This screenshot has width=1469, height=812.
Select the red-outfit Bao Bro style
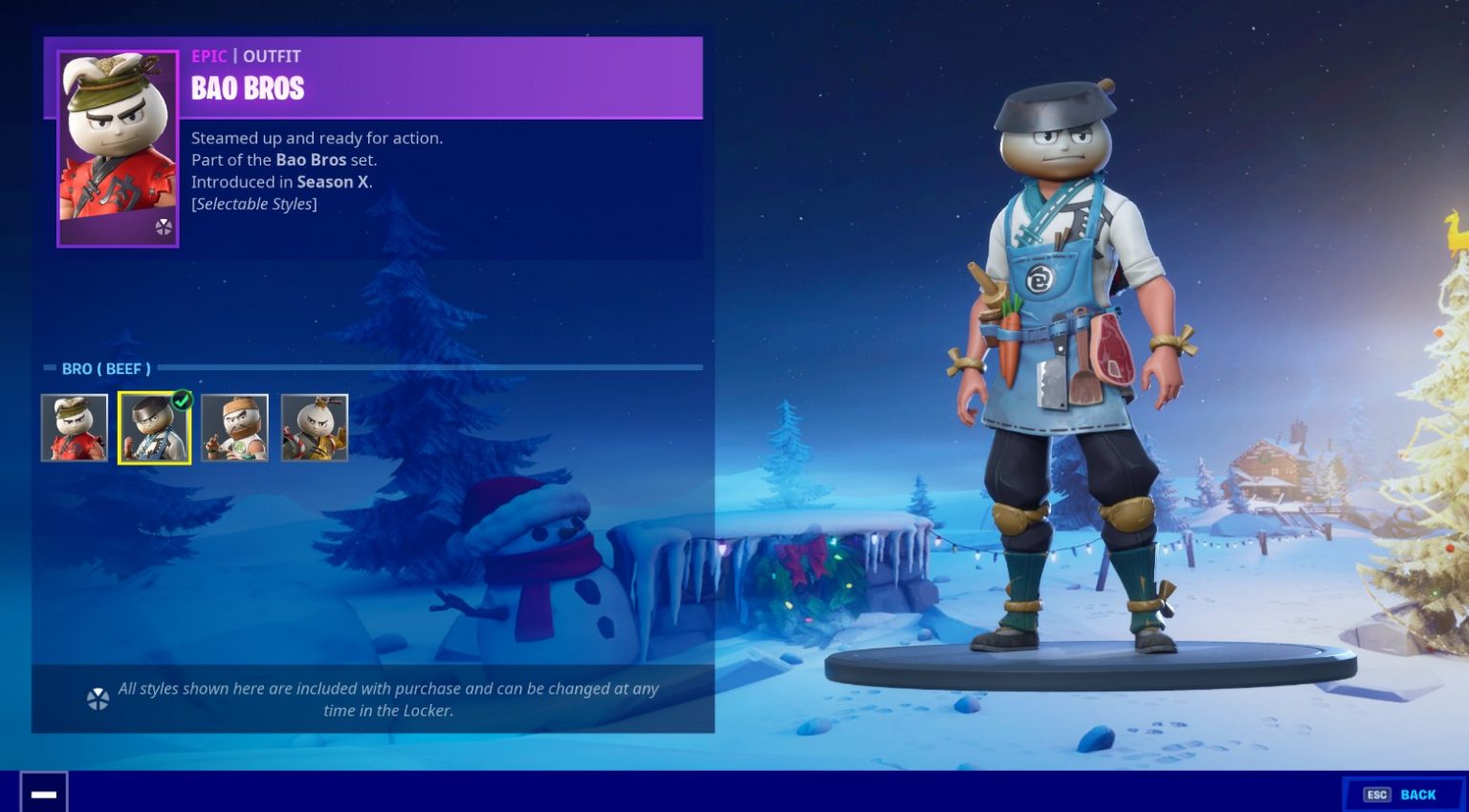[x=75, y=428]
